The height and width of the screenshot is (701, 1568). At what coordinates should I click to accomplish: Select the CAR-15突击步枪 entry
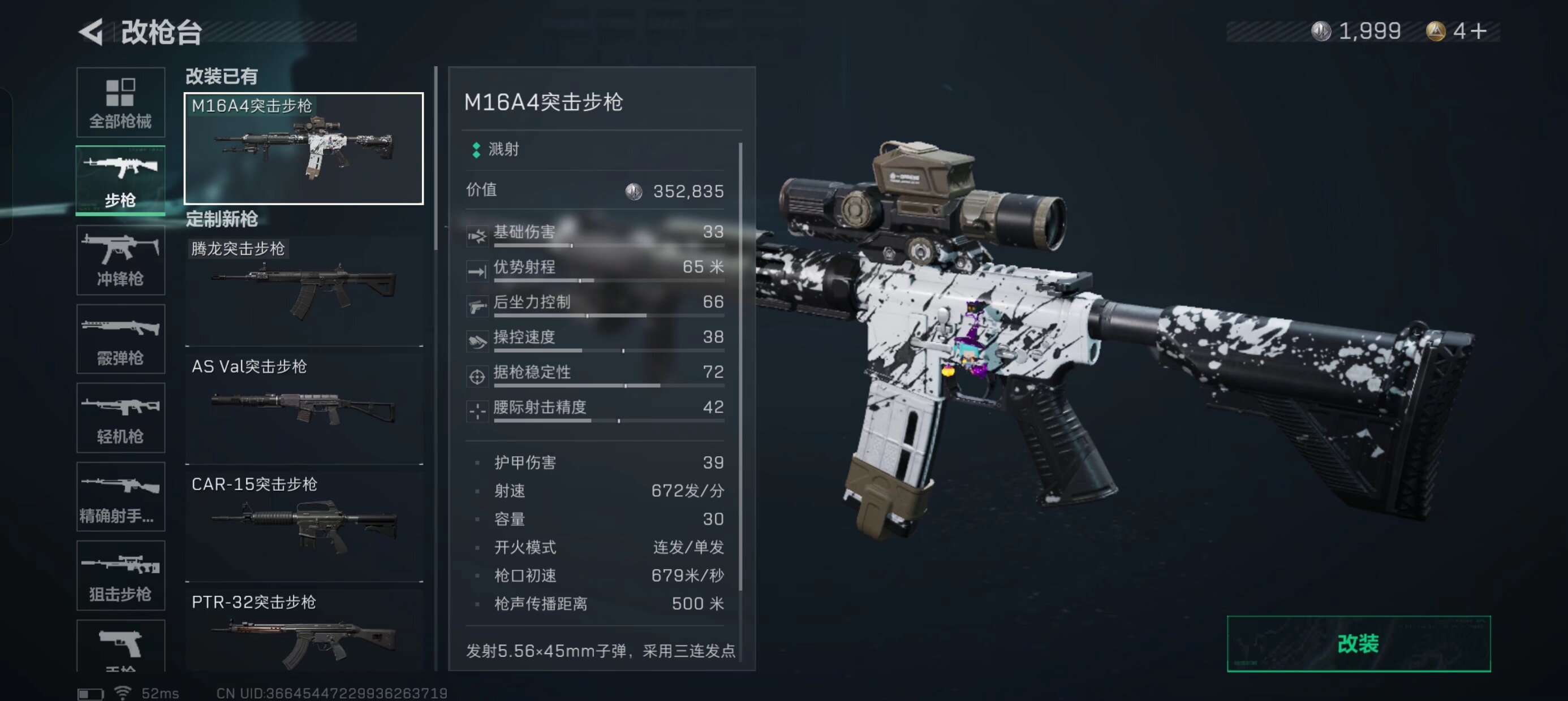click(x=304, y=526)
